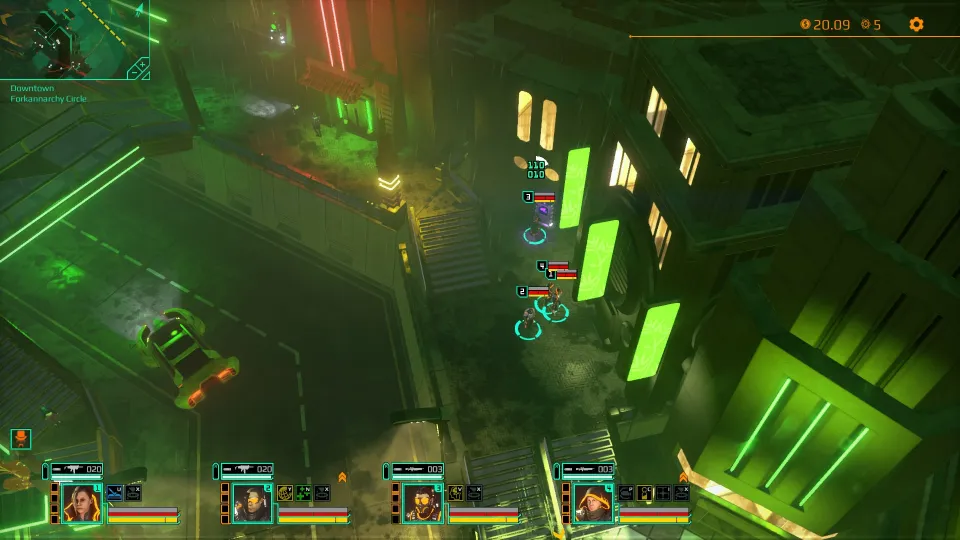The width and height of the screenshot is (960, 540).
Task: Select agent 3's weapon slot
Action: [x=417, y=469]
